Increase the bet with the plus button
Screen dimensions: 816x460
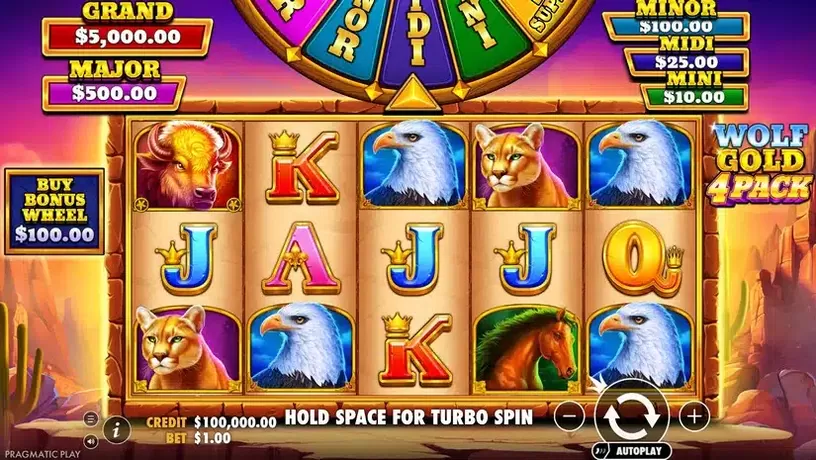(x=693, y=415)
